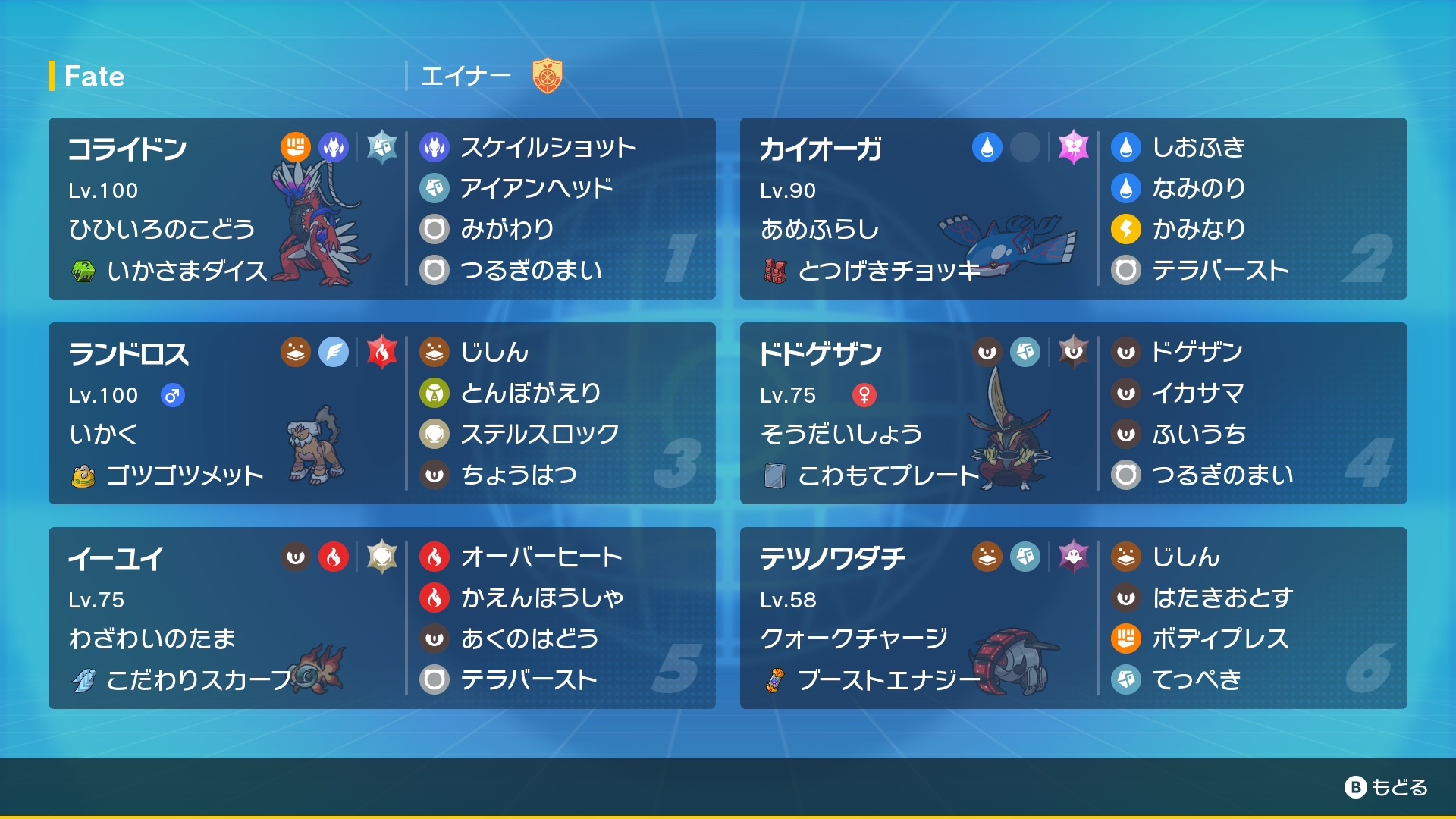This screenshot has height=819, width=1456.
Task: Click the trainer badge emblem next to エイナー
Action: tap(548, 74)
